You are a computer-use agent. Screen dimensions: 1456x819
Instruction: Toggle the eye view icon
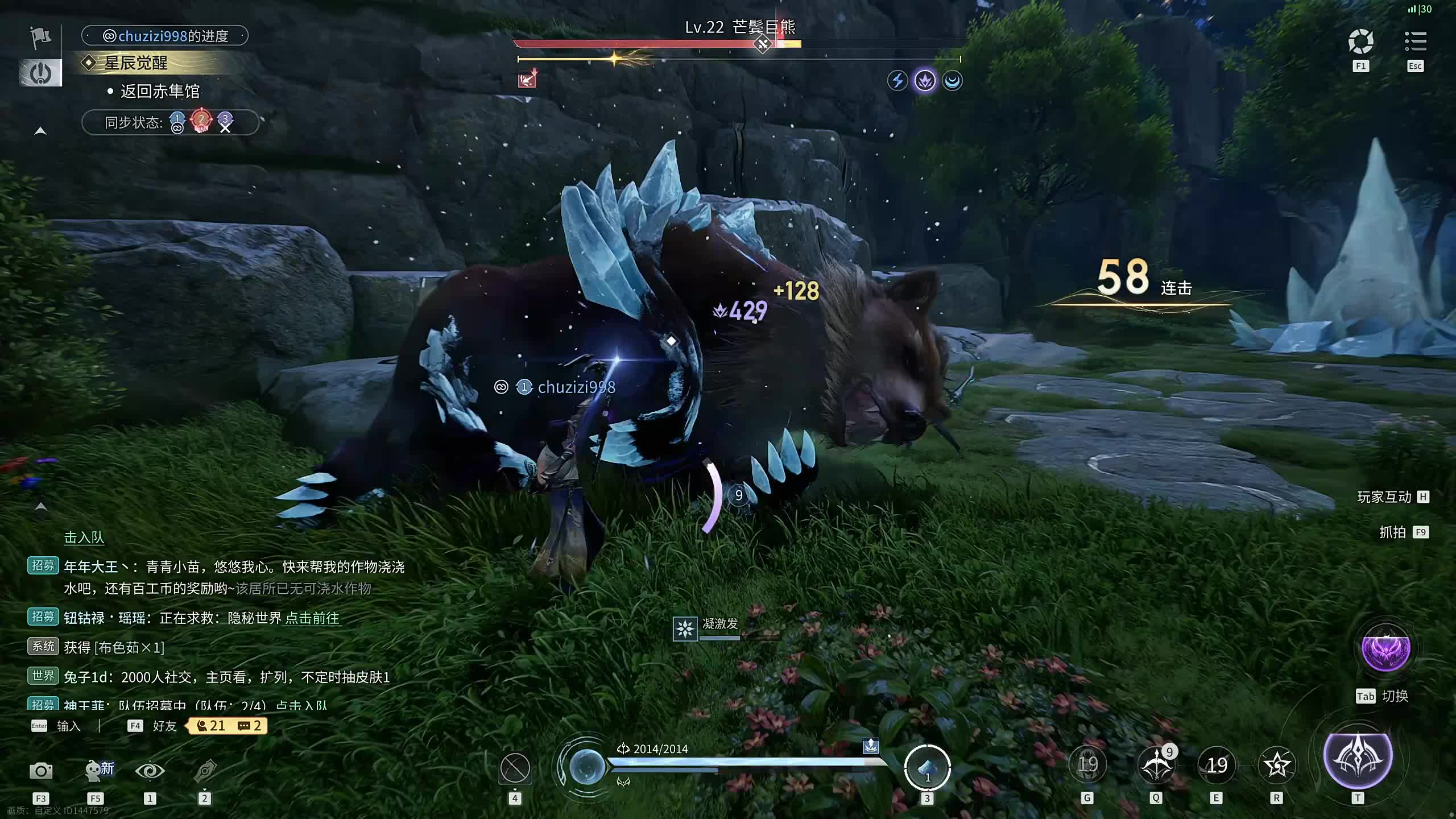[x=150, y=771]
